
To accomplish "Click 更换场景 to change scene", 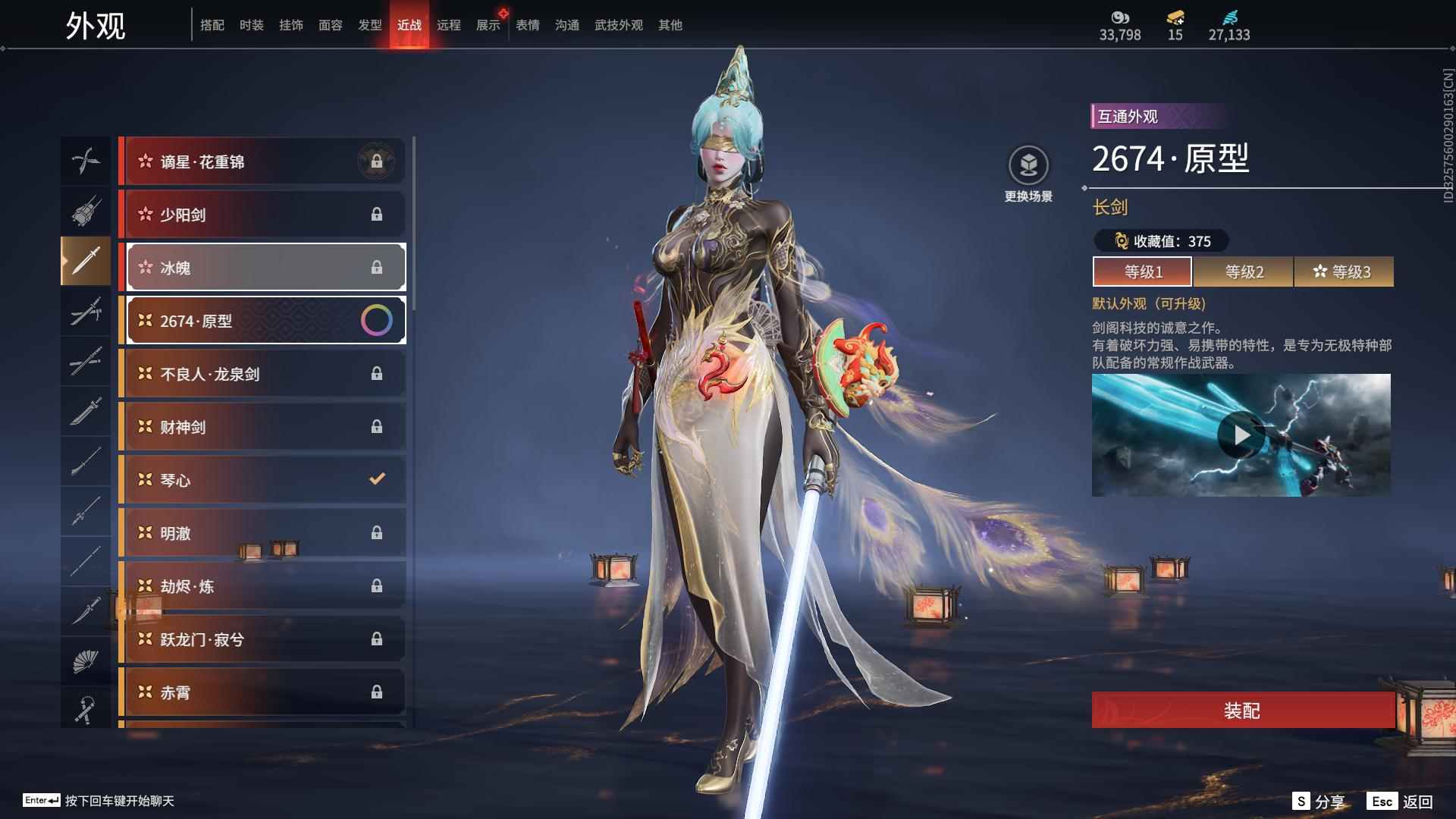I will 1028,174.
